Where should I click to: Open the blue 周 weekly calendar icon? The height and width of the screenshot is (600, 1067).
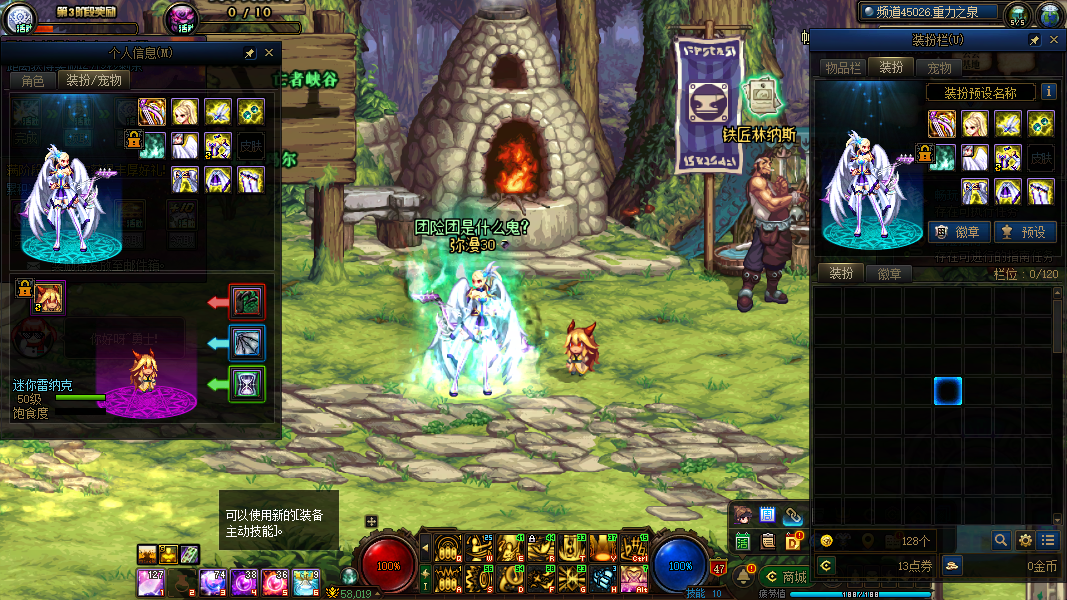coord(768,515)
